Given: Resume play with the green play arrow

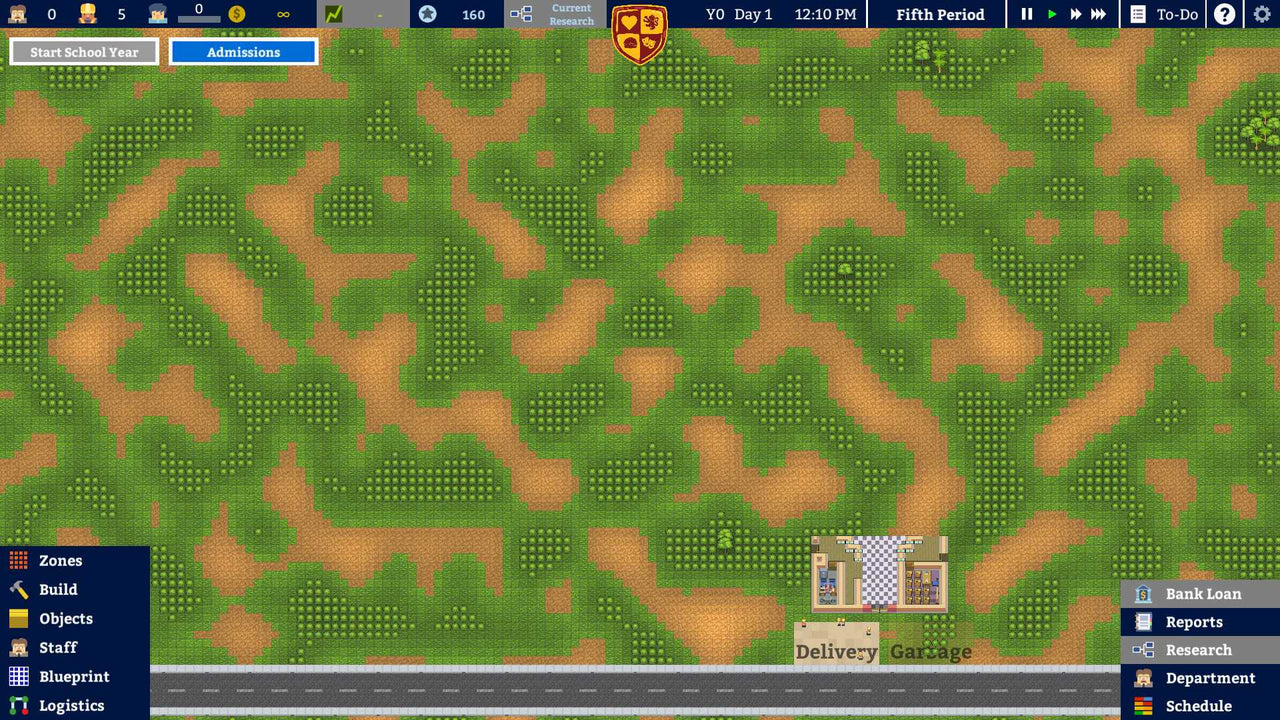Looking at the screenshot, I should tap(1050, 14).
